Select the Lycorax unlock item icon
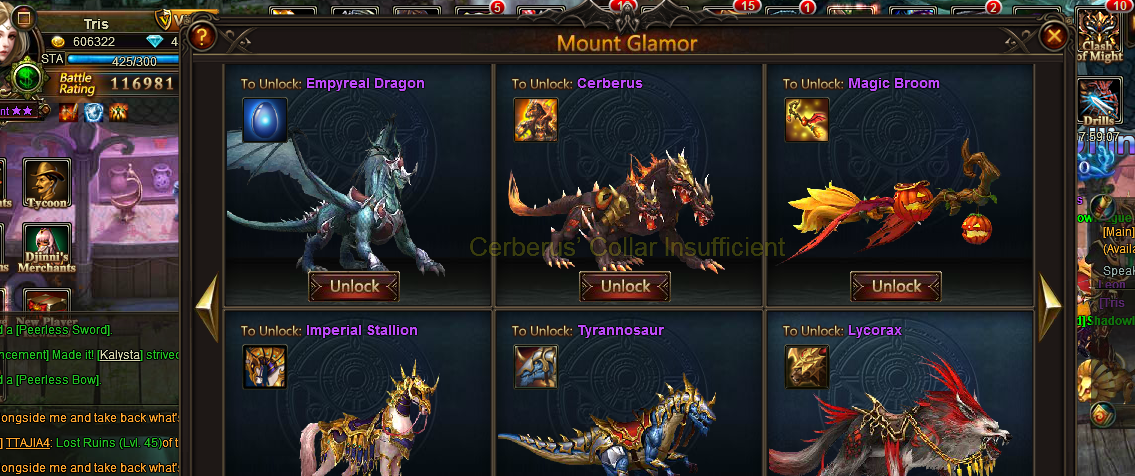This screenshot has width=1135, height=476. (x=807, y=366)
